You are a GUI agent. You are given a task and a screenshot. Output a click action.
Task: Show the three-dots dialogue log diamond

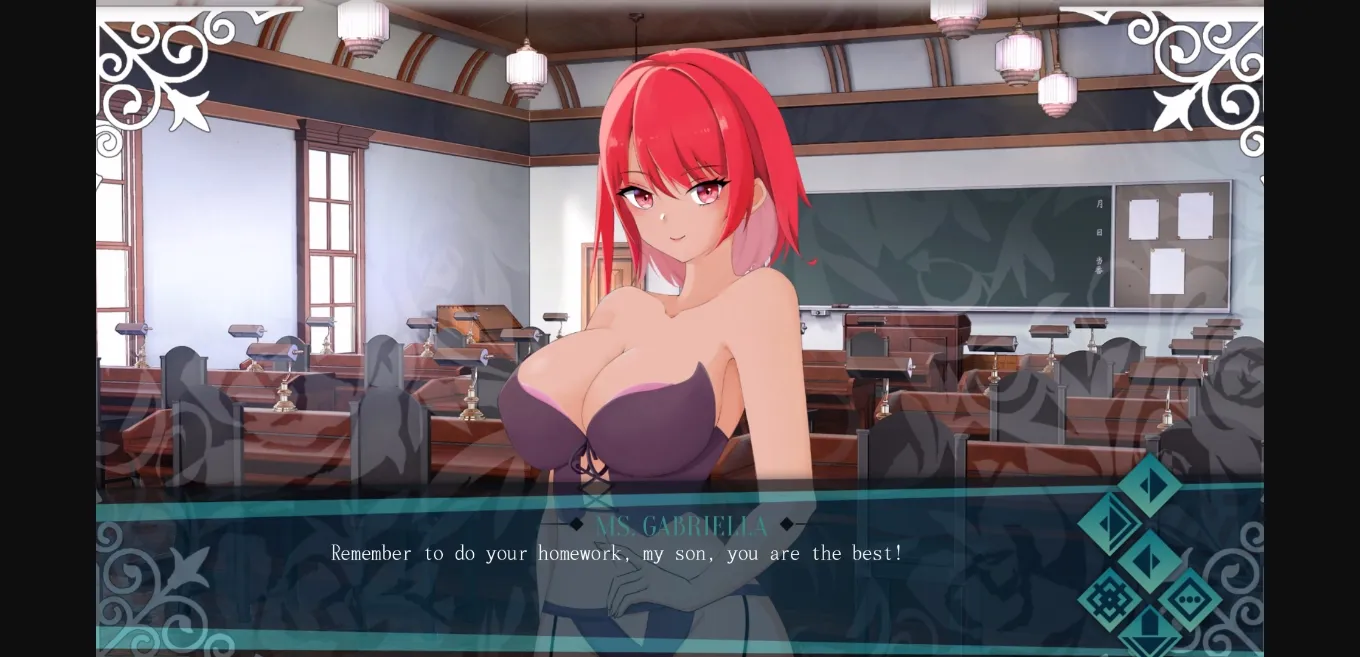pyautogui.click(x=1190, y=600)
